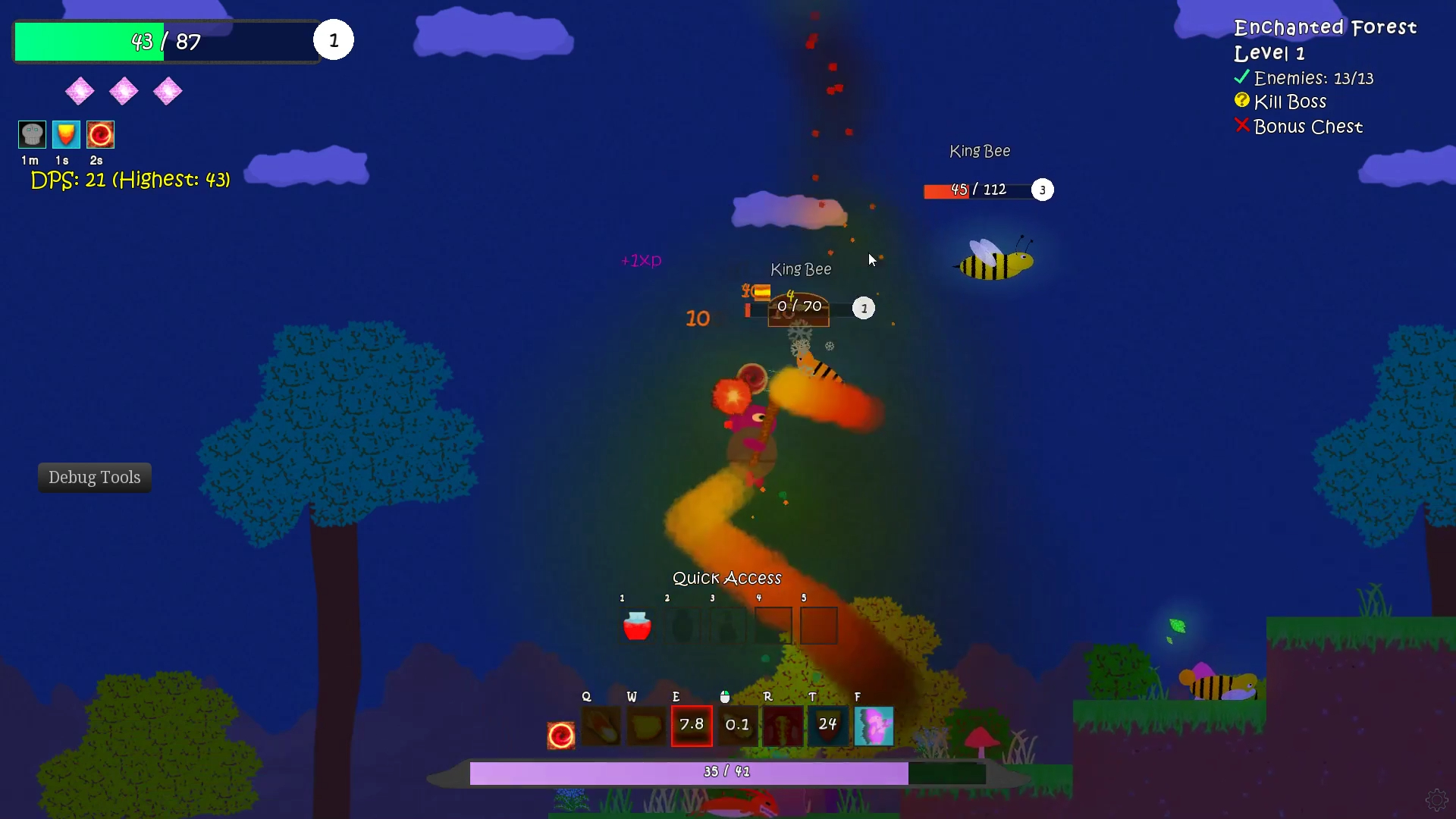Viewport: 1456px width, 819px height.
Task: Use the E ability showing 7.8 cooldown
Action: pos(692,726)
